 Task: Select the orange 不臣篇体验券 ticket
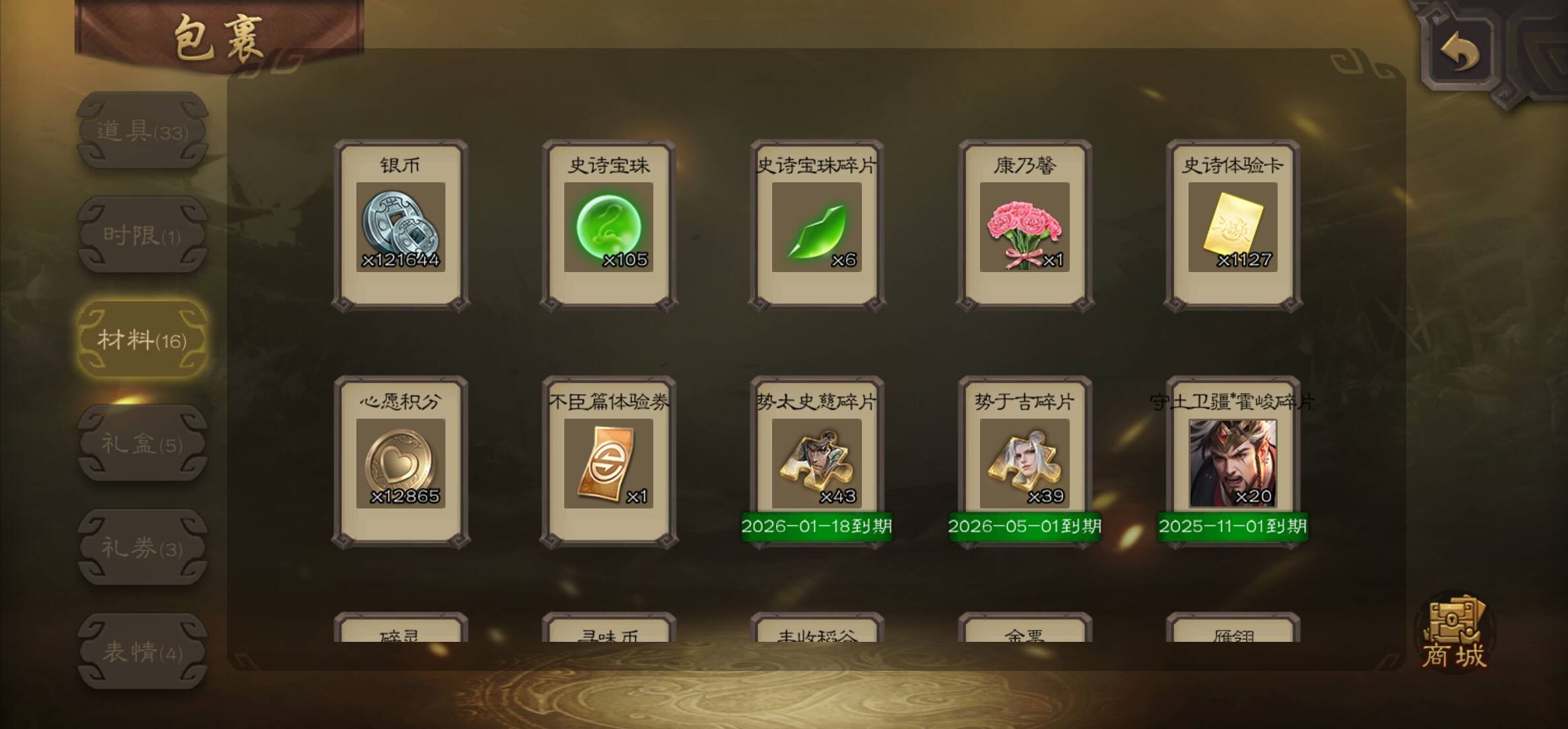608,462
